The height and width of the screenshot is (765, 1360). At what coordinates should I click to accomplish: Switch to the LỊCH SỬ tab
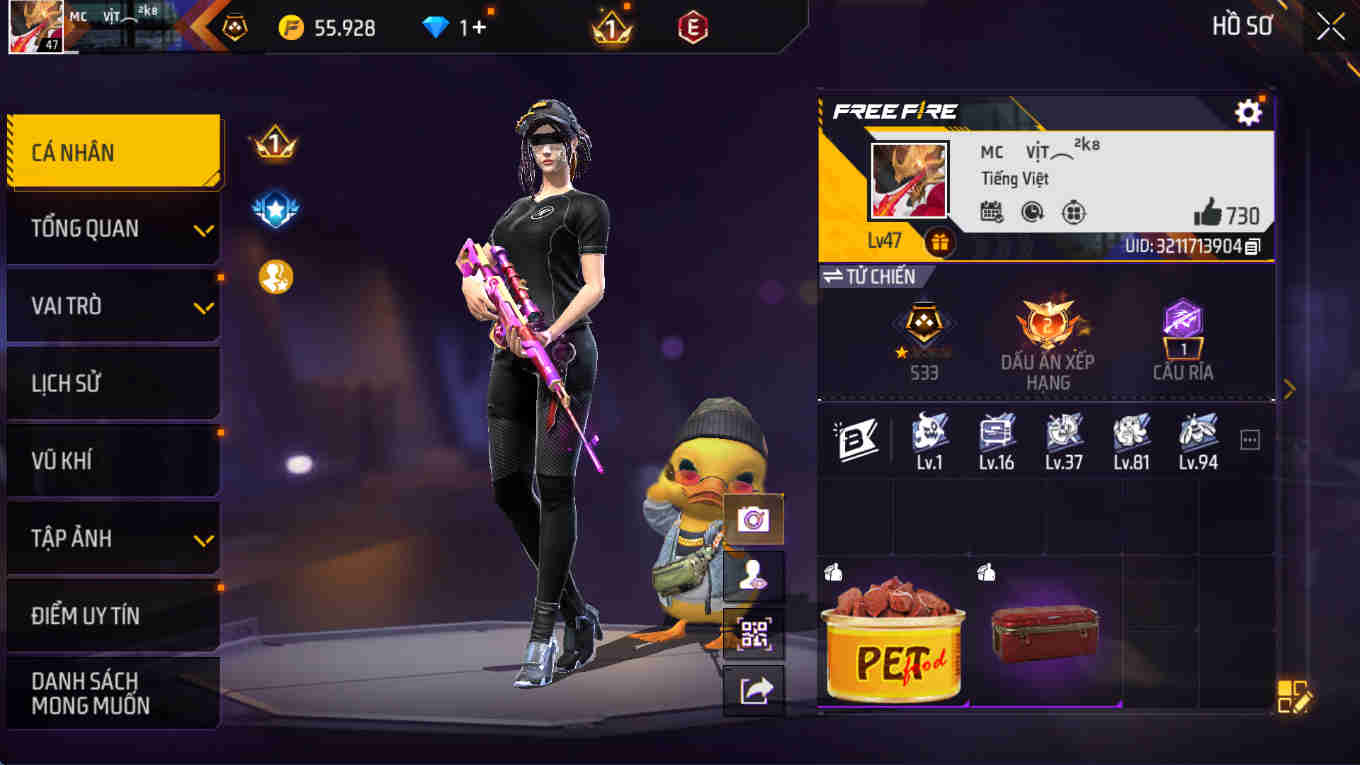pyautogui.click(x=108, y=383)
